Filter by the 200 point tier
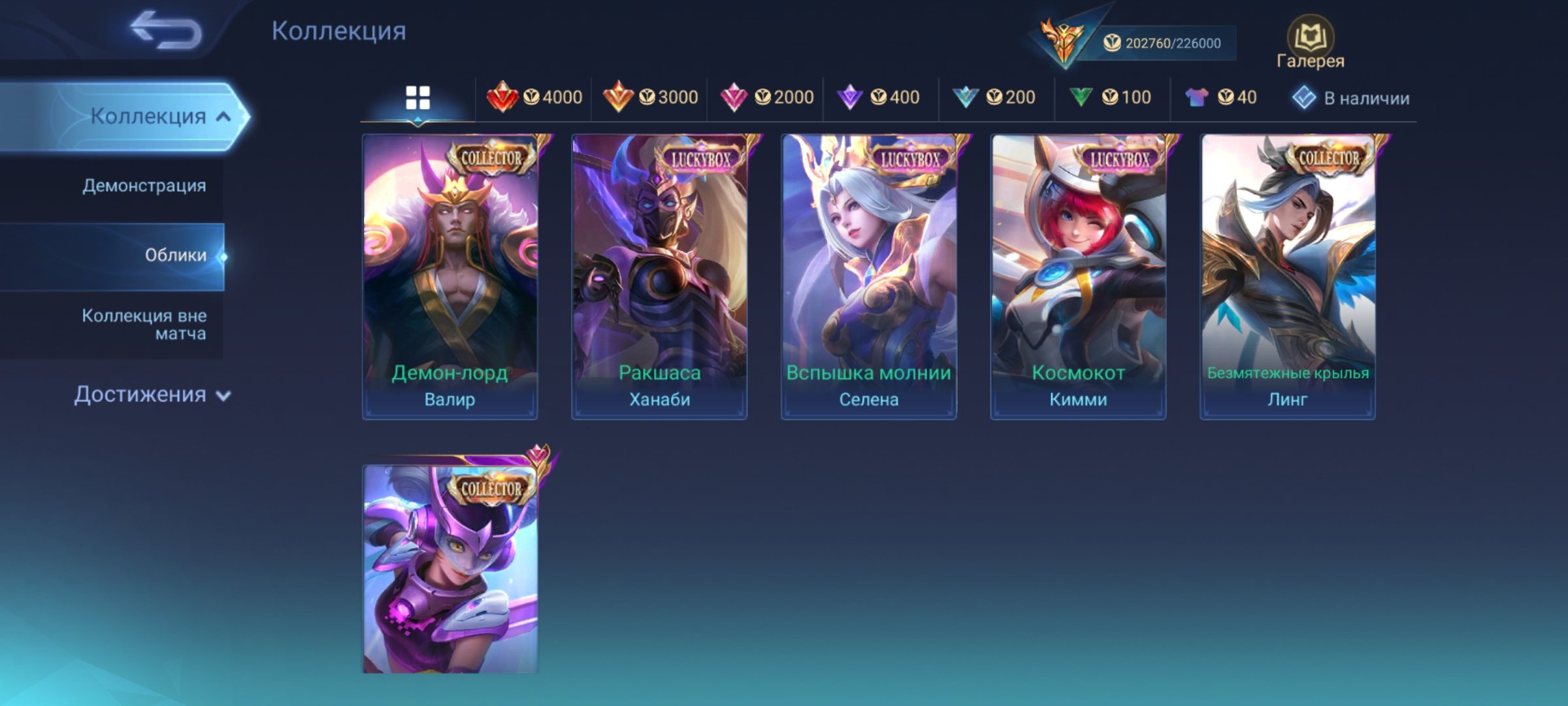Screen dimensions: 1568x706 pos(994,97)
